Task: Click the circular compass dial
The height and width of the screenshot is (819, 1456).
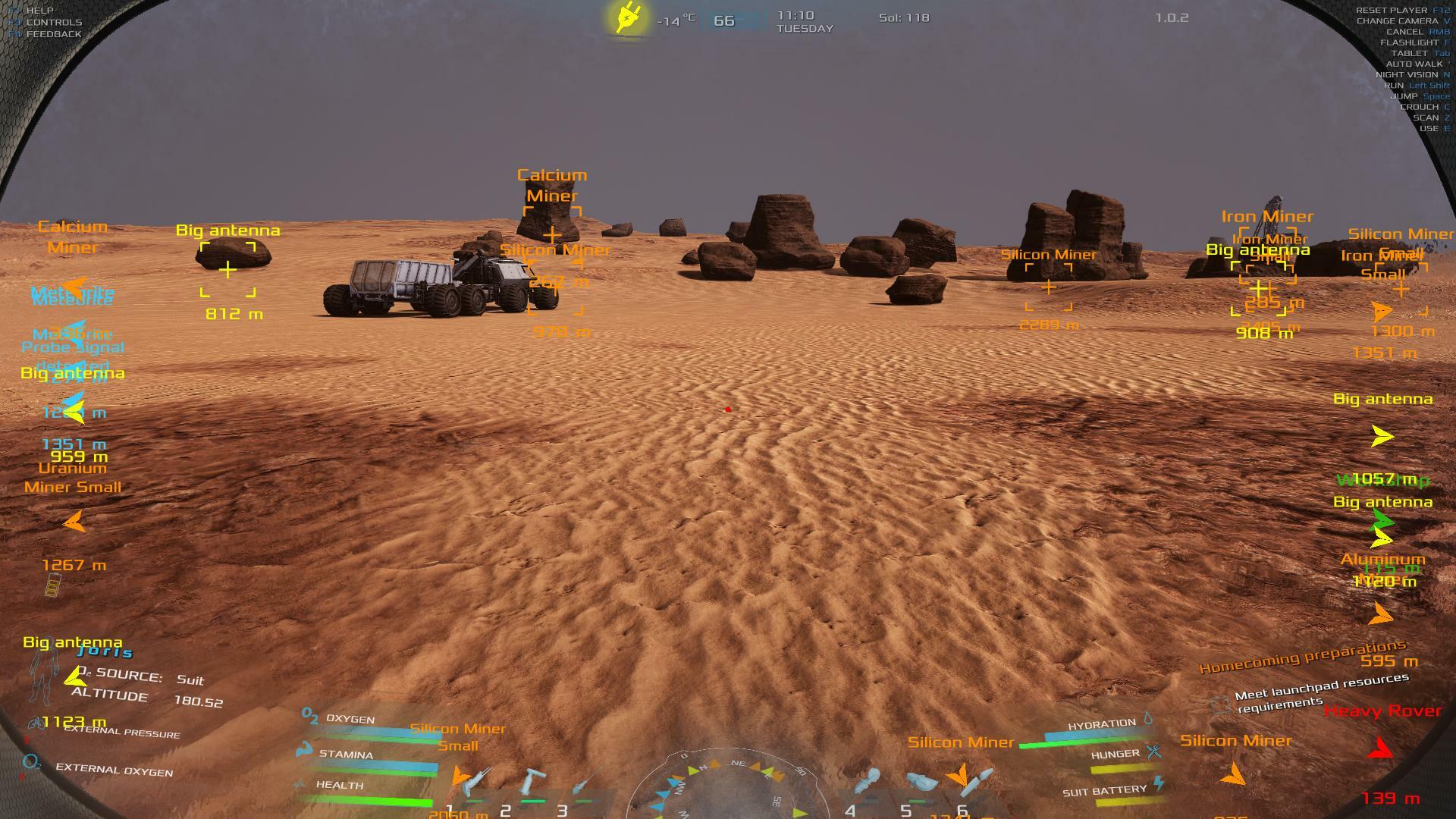Action: click(x=728, y=789)
